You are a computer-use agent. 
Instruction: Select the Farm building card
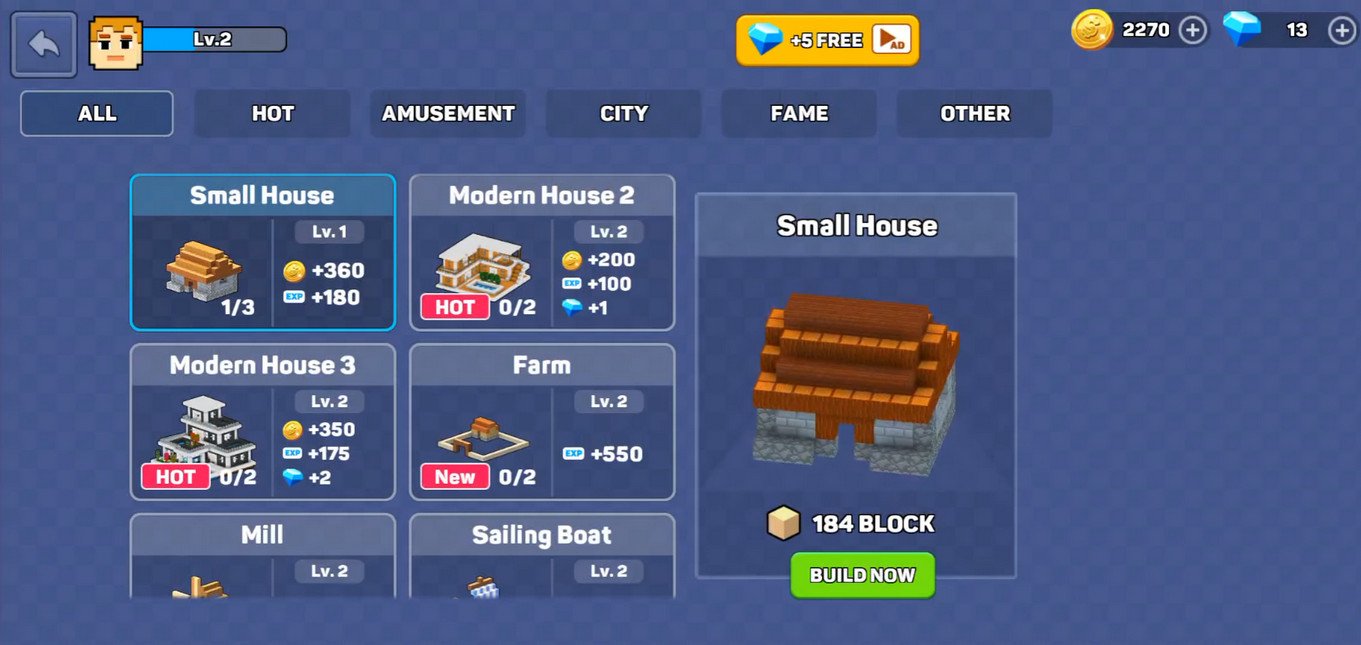pos(542,422)
